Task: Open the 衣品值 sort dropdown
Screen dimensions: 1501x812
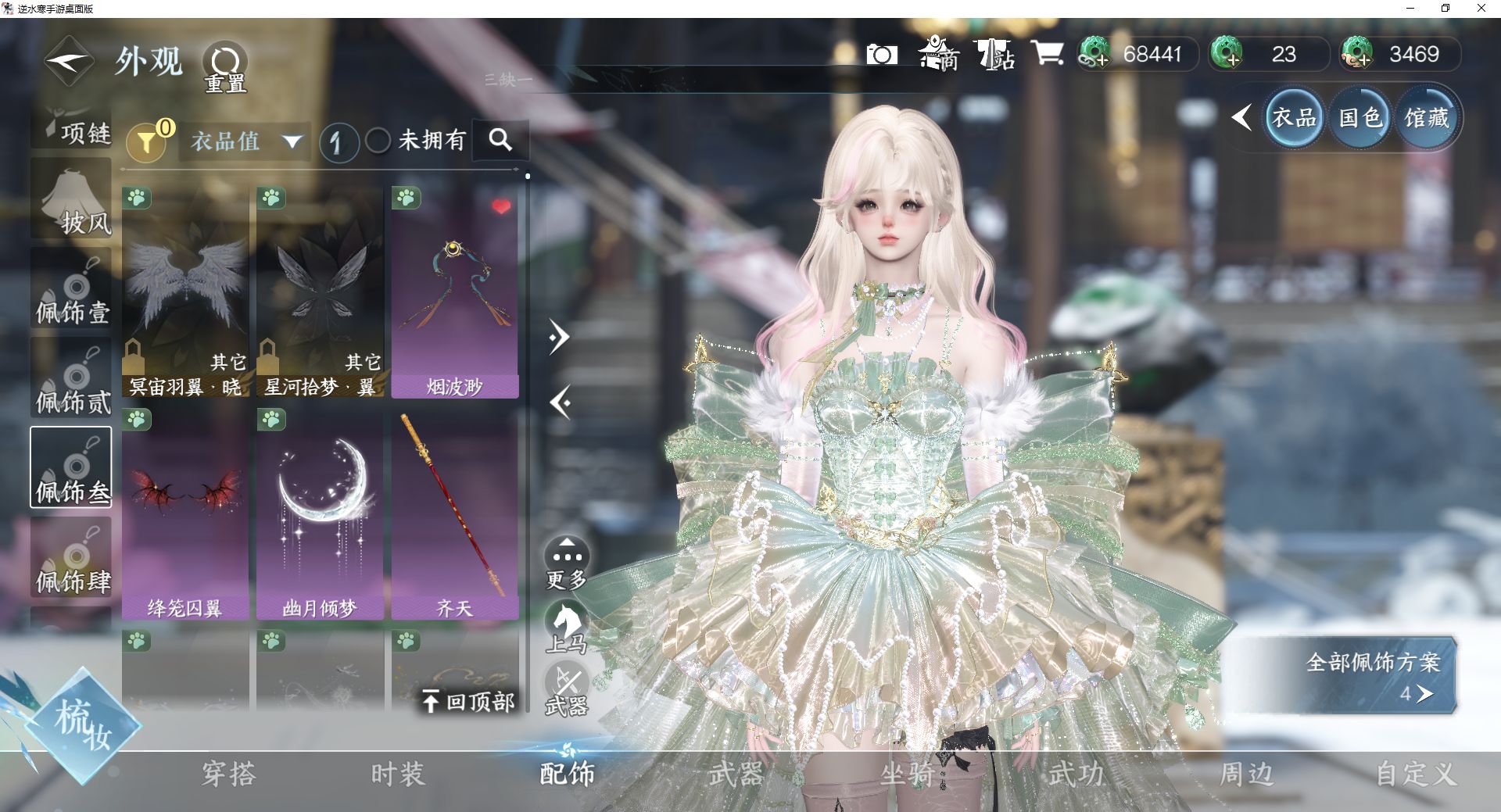Action: click(x=245, y=141)
